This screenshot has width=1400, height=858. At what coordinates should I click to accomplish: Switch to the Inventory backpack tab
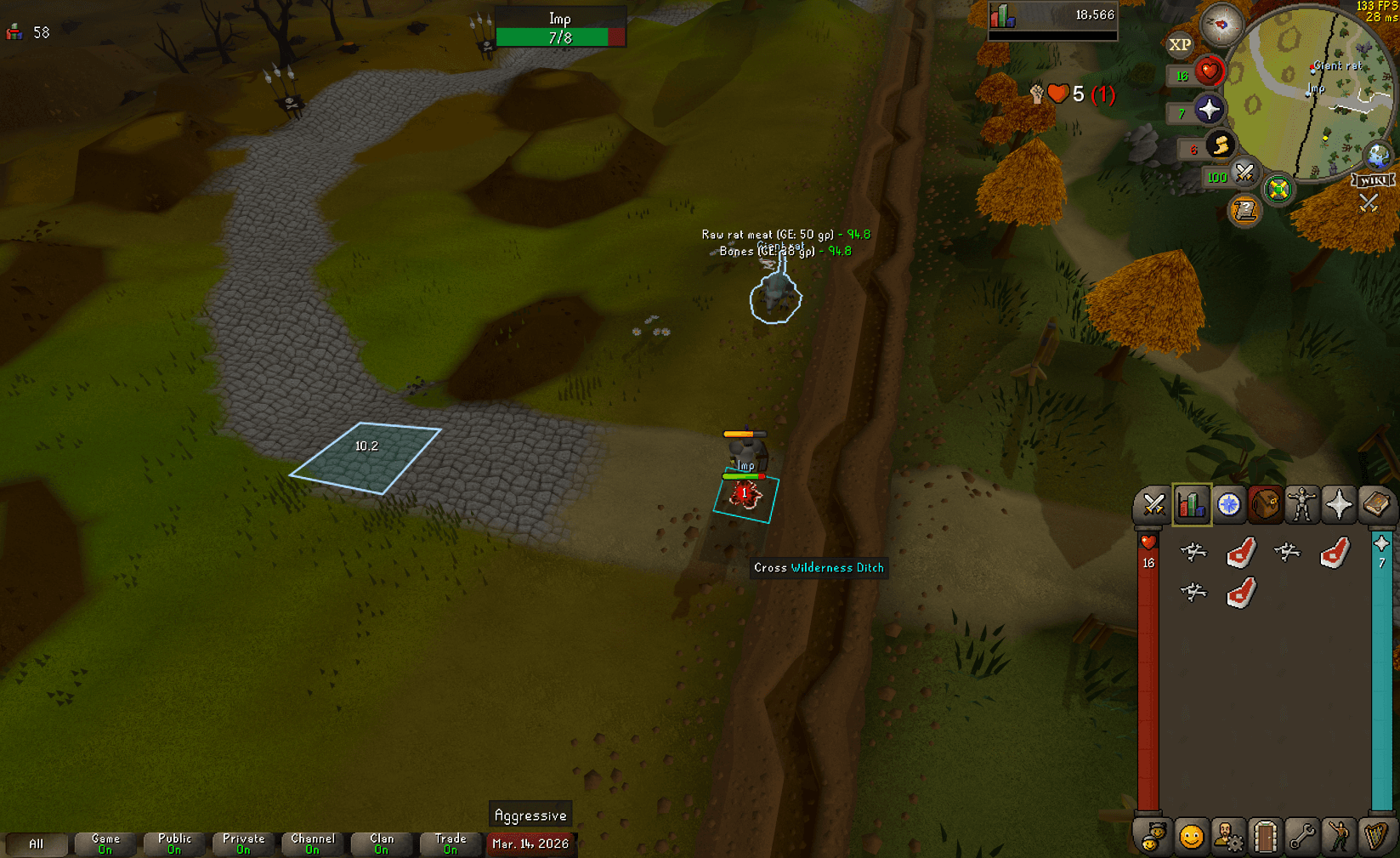point(1267,504)
